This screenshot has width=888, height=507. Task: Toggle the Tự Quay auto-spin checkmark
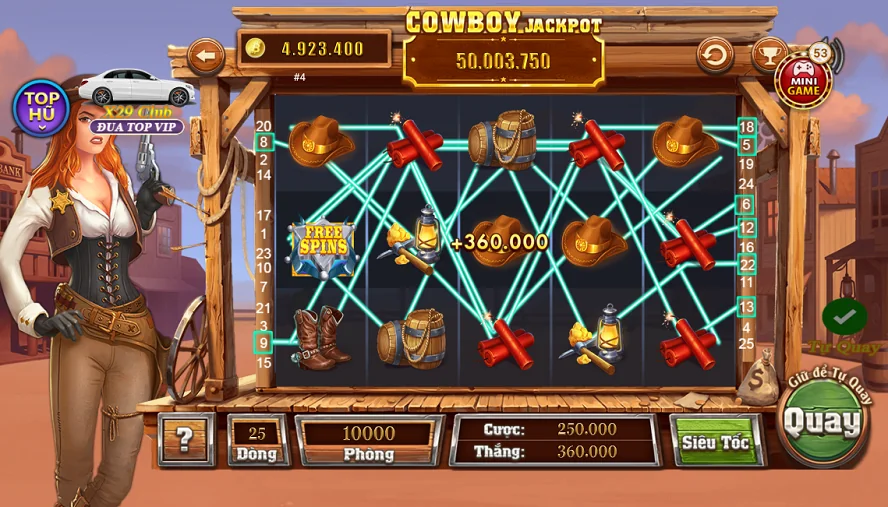pos(845,317)
